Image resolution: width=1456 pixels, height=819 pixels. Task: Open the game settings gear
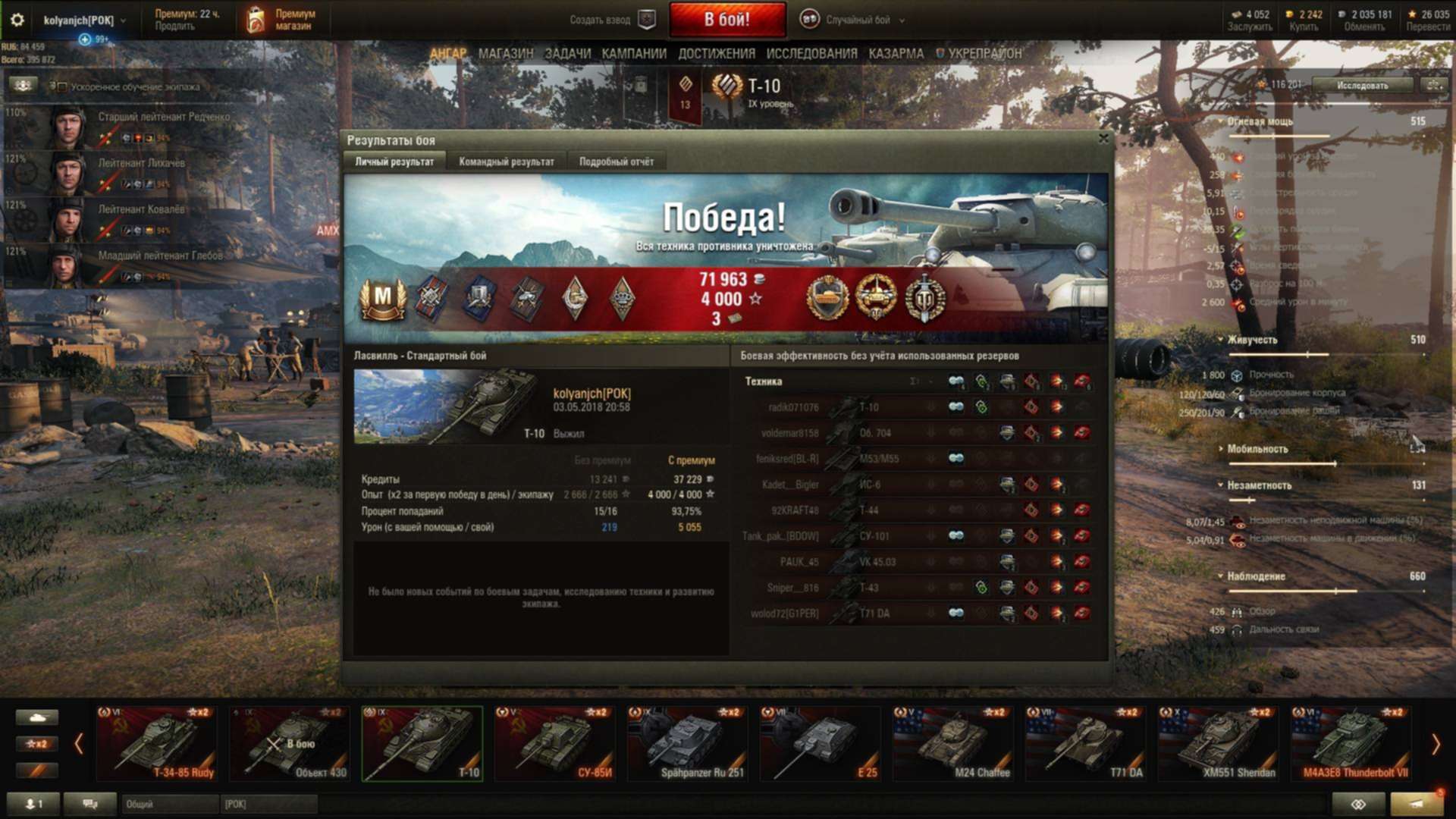[17, 20]
